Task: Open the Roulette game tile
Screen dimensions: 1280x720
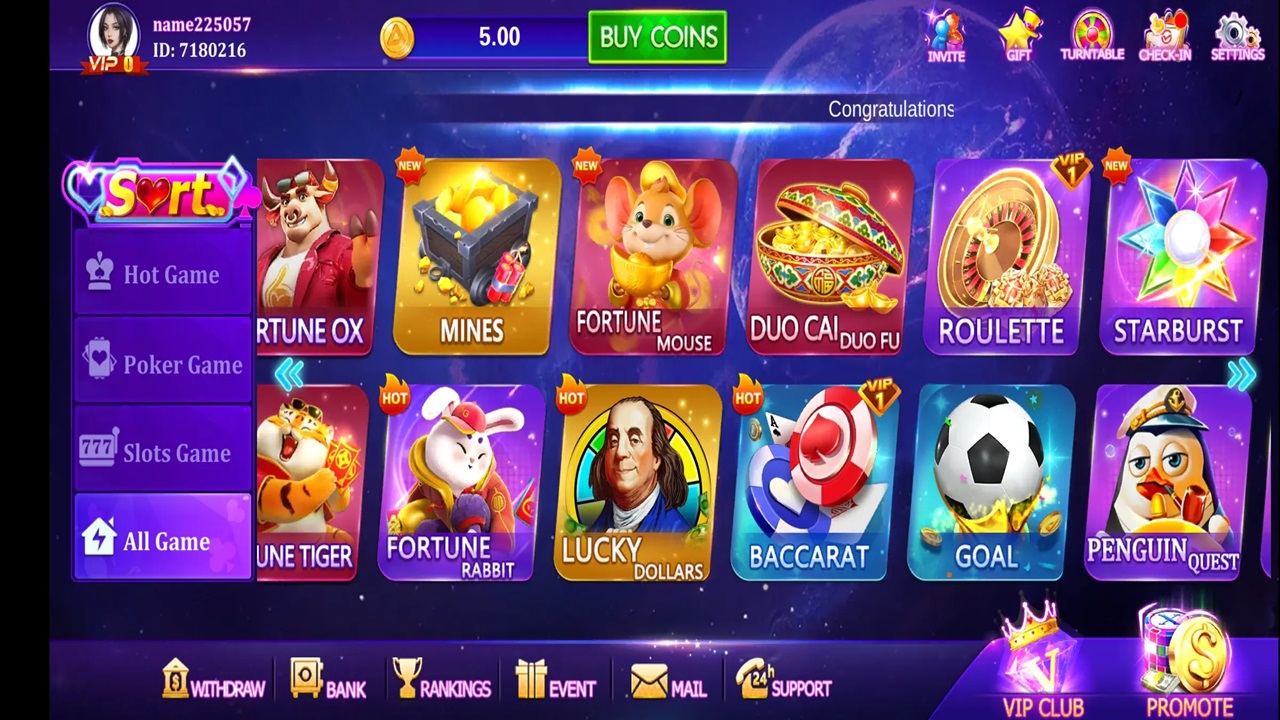Action: [x=1002, y=257]
